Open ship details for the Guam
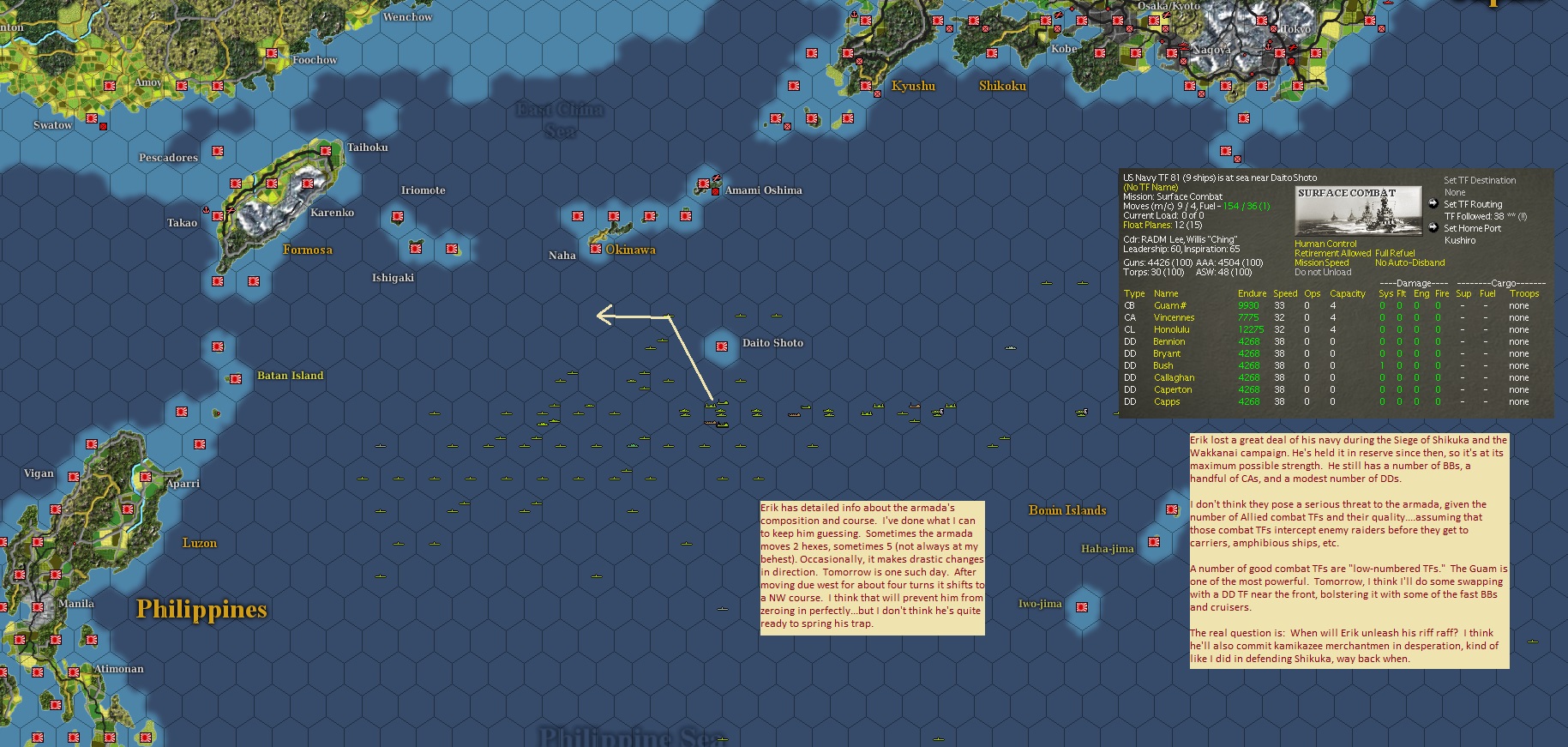 (1171, 304)
